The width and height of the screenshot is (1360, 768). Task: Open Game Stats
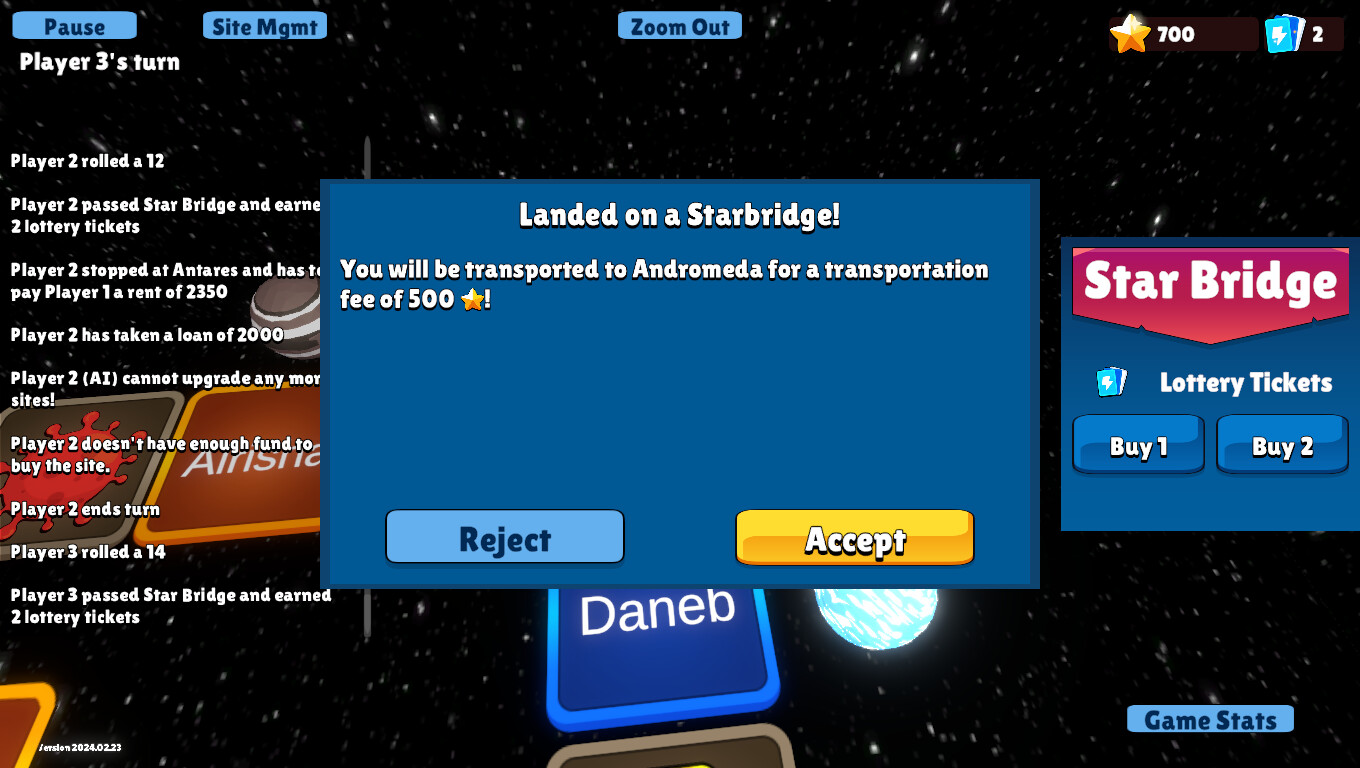pyautogui.click(x=1209, y=719)
